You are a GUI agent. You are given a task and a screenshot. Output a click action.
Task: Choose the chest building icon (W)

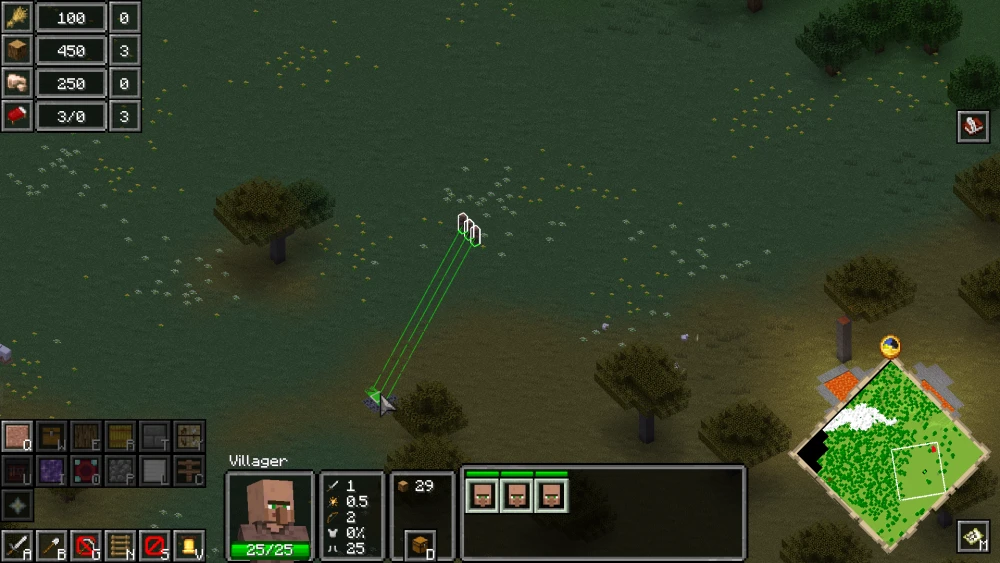(52, 437)
